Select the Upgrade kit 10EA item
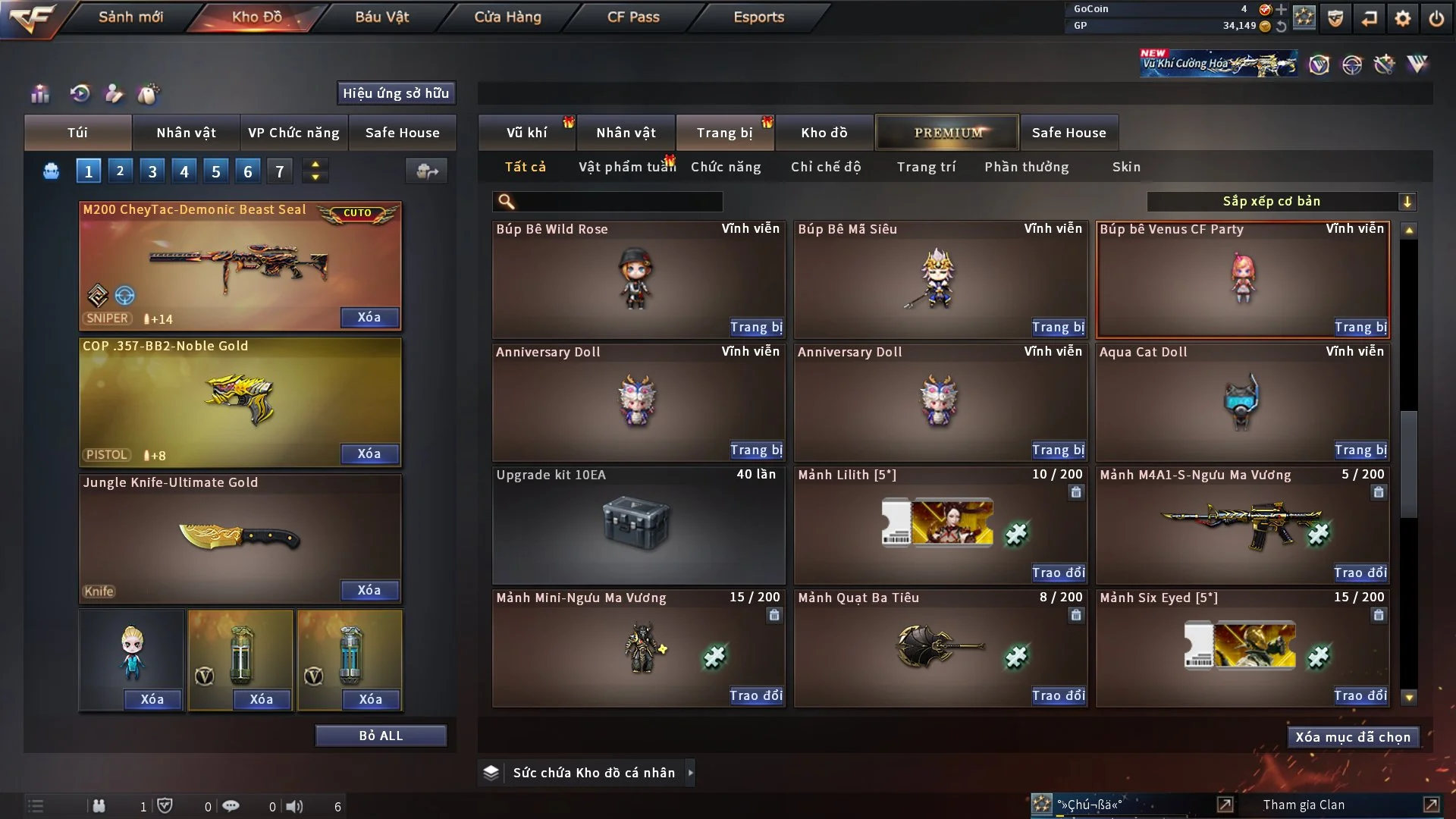The image size is (1456, 819). tap(638, 525)
